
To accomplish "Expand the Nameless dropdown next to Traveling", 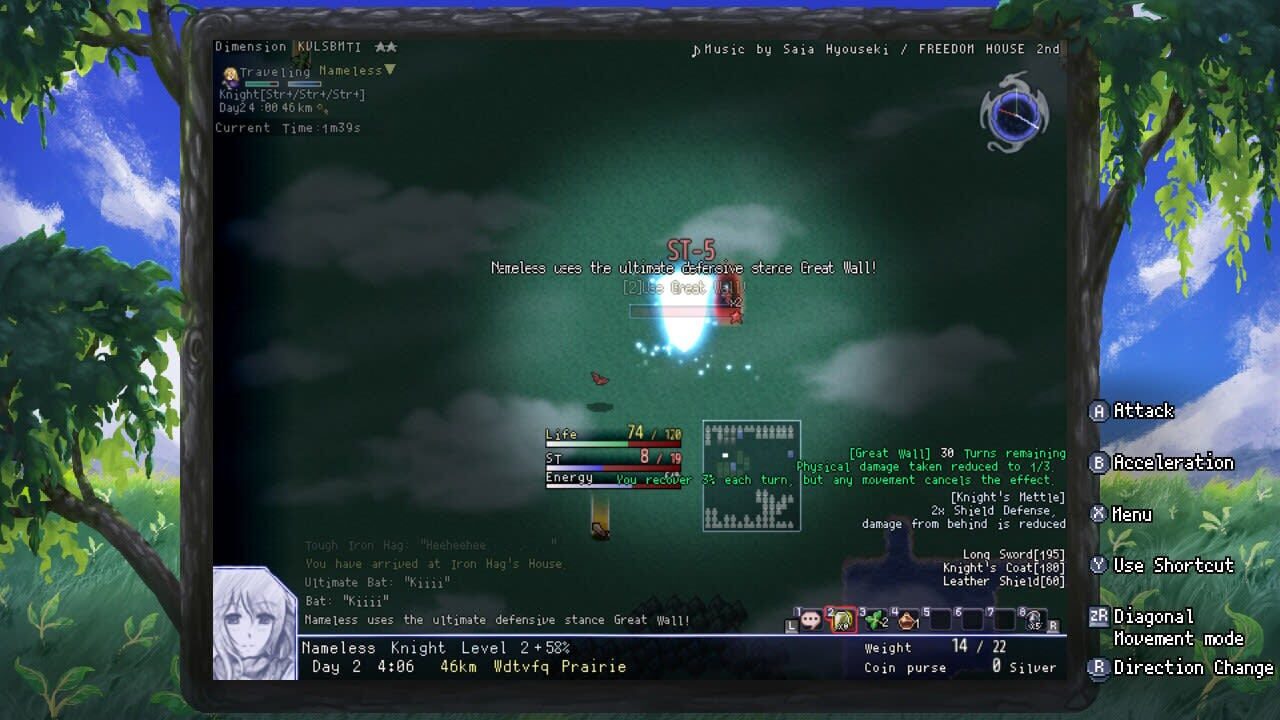I will coord(389,71).
